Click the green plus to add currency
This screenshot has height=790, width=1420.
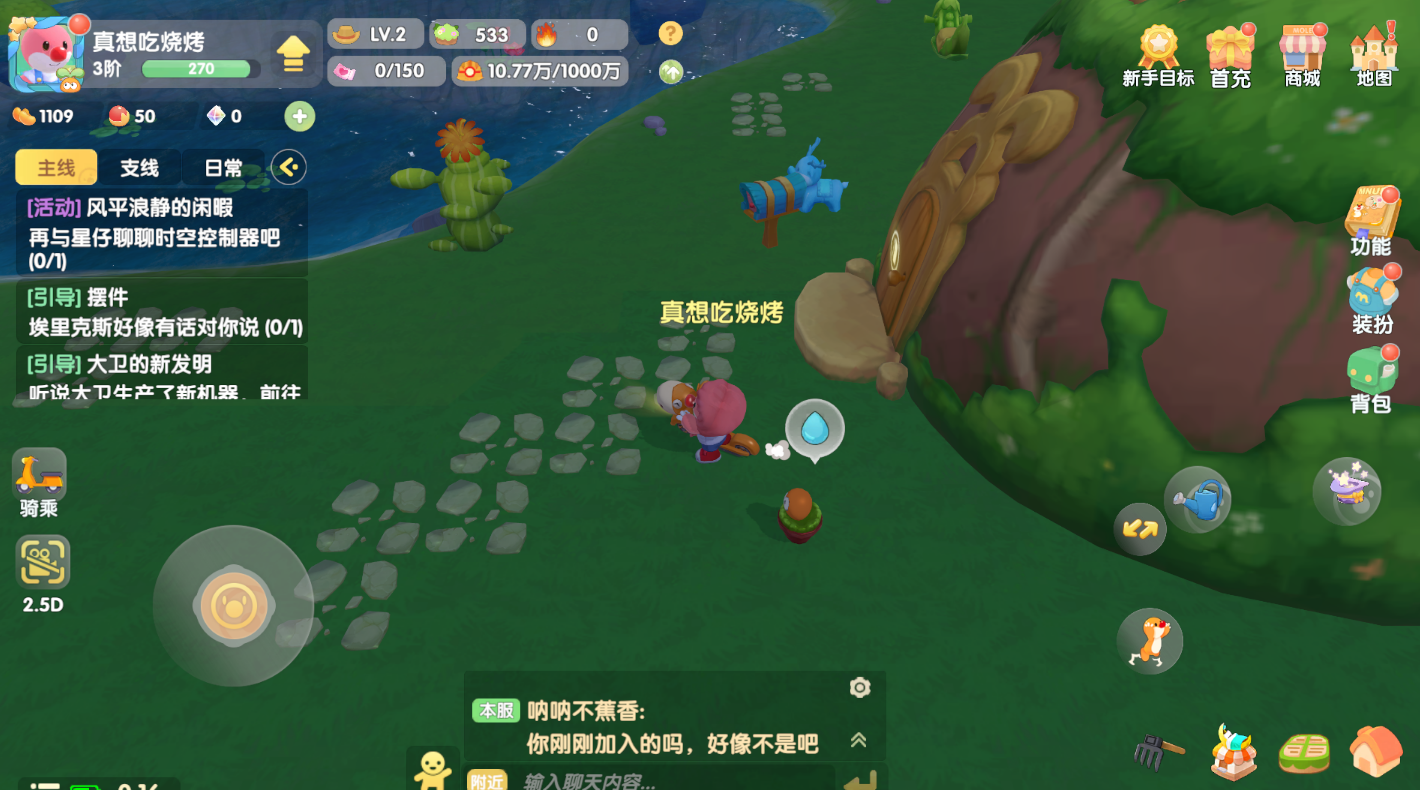(x=299, y=116)
